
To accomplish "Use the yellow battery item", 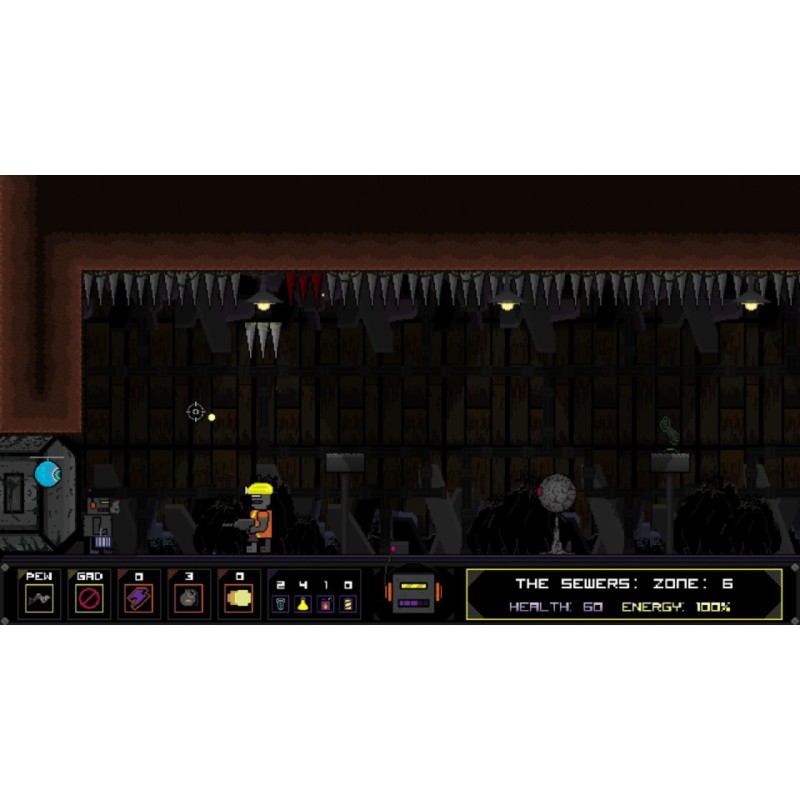I will [347, 604].
